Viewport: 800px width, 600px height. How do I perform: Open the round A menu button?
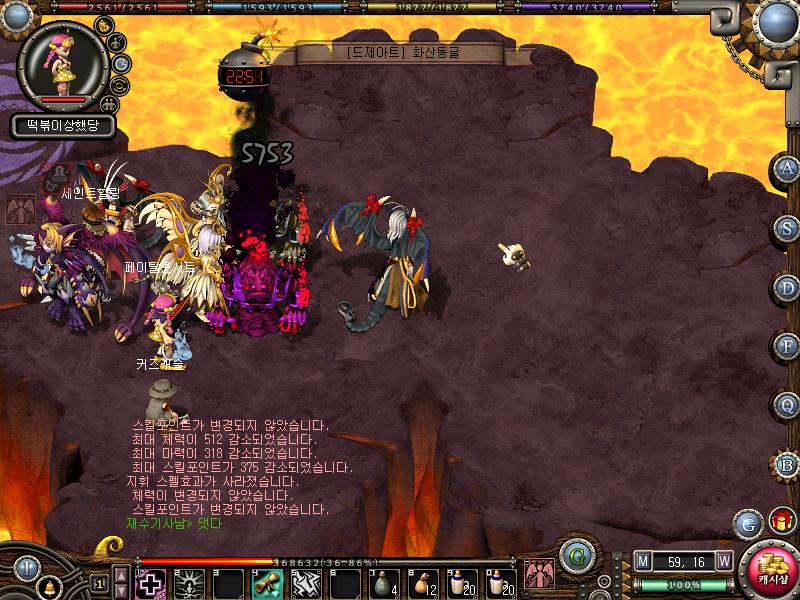click(x=788, y=169)
